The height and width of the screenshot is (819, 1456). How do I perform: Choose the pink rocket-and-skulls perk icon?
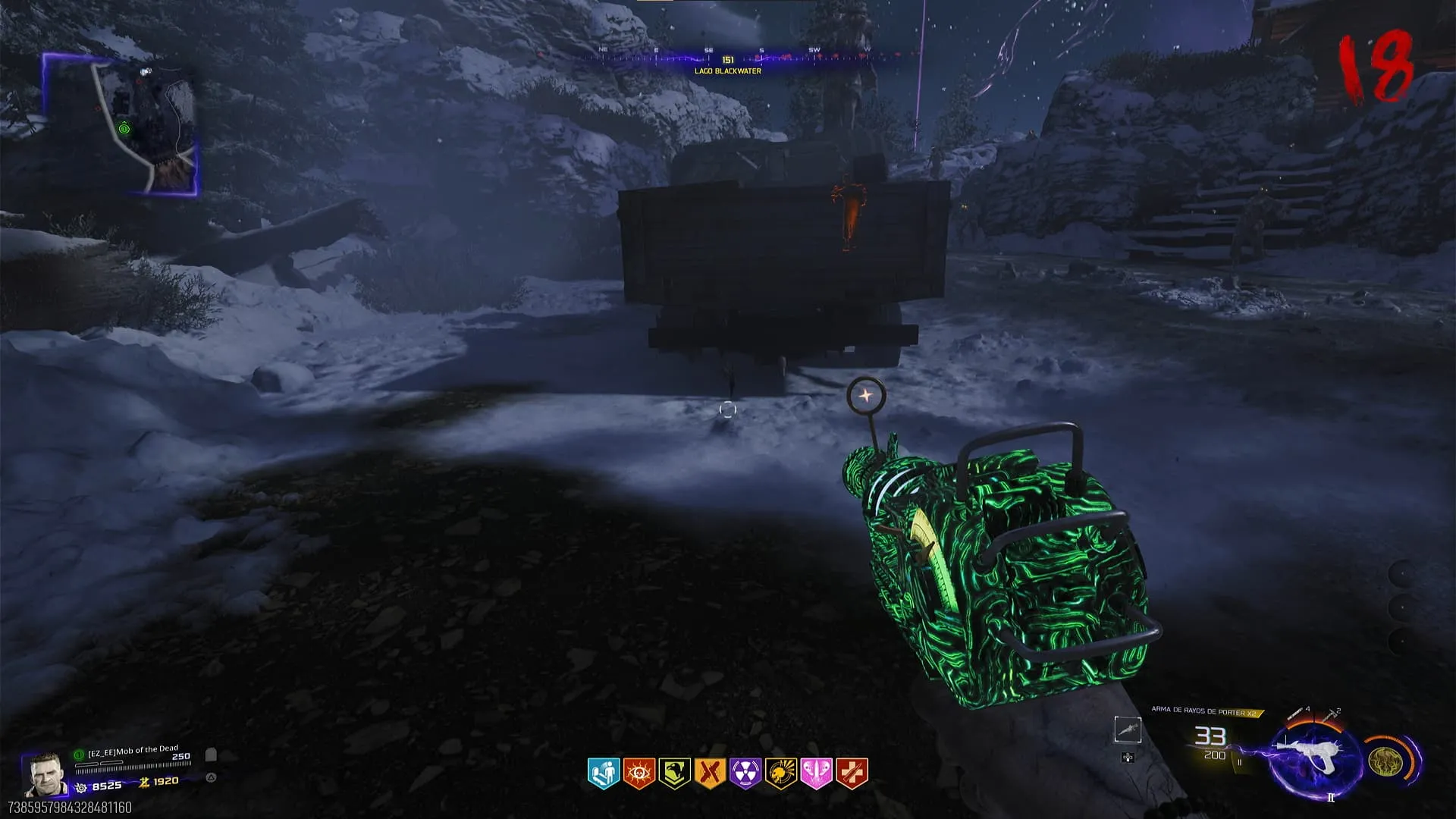[816, 773]
